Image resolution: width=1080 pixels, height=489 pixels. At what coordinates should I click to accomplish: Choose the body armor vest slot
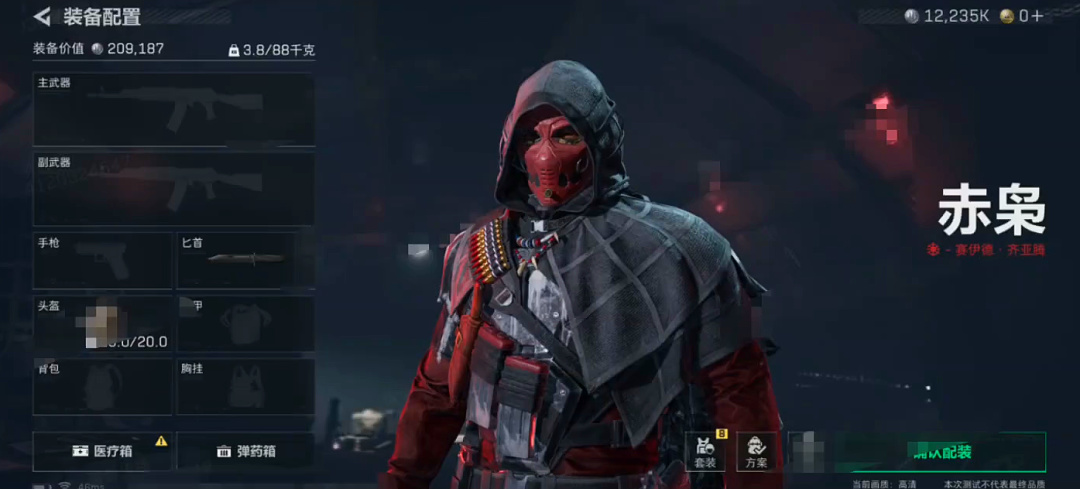[x=246, y=324]
